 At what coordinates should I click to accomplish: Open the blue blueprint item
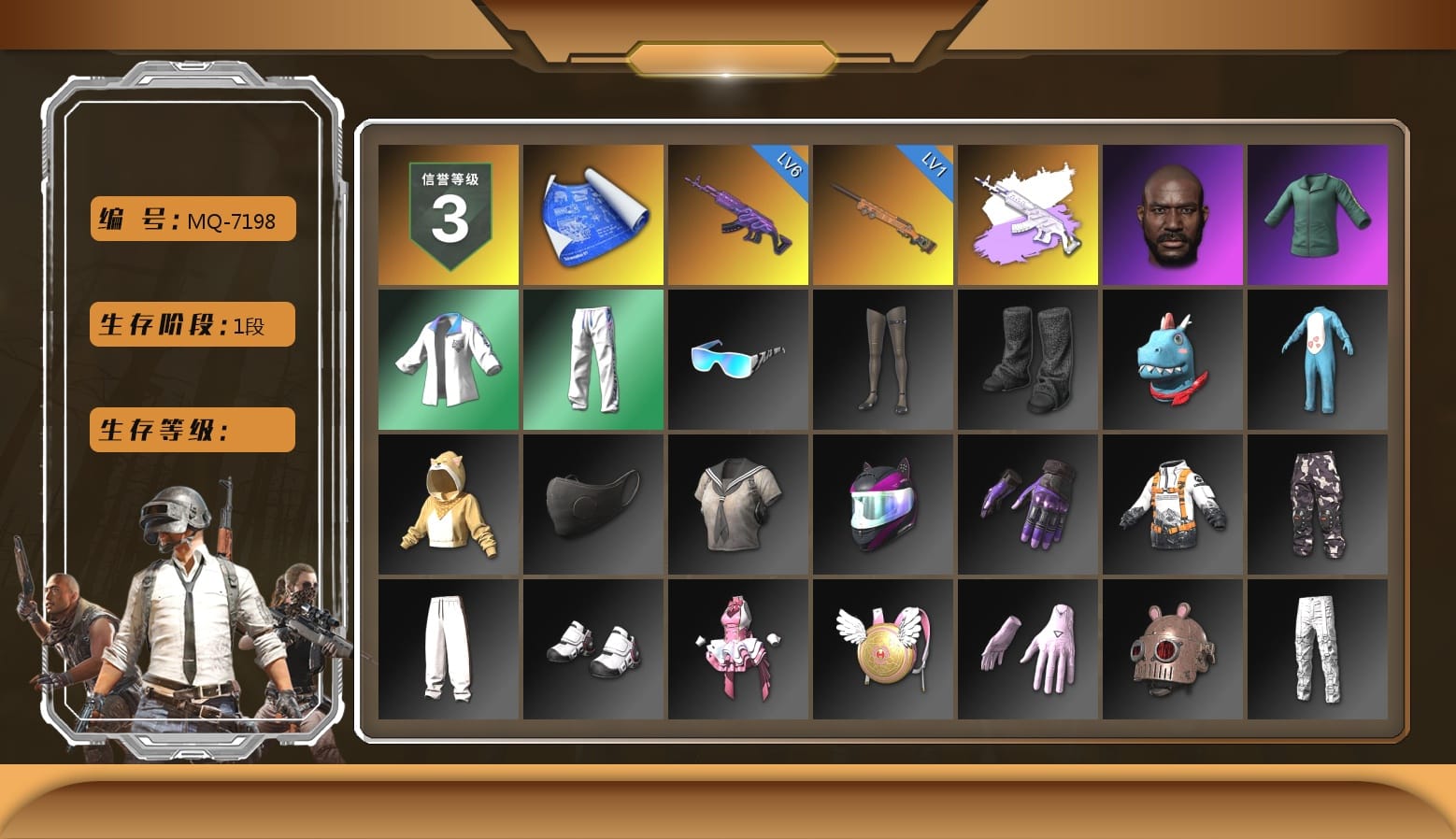[592, 214]
